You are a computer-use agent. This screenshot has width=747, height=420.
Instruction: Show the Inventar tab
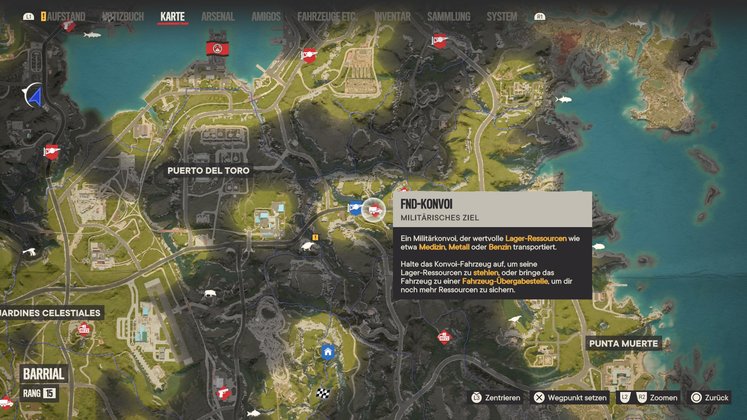click(x=394, y=17)
